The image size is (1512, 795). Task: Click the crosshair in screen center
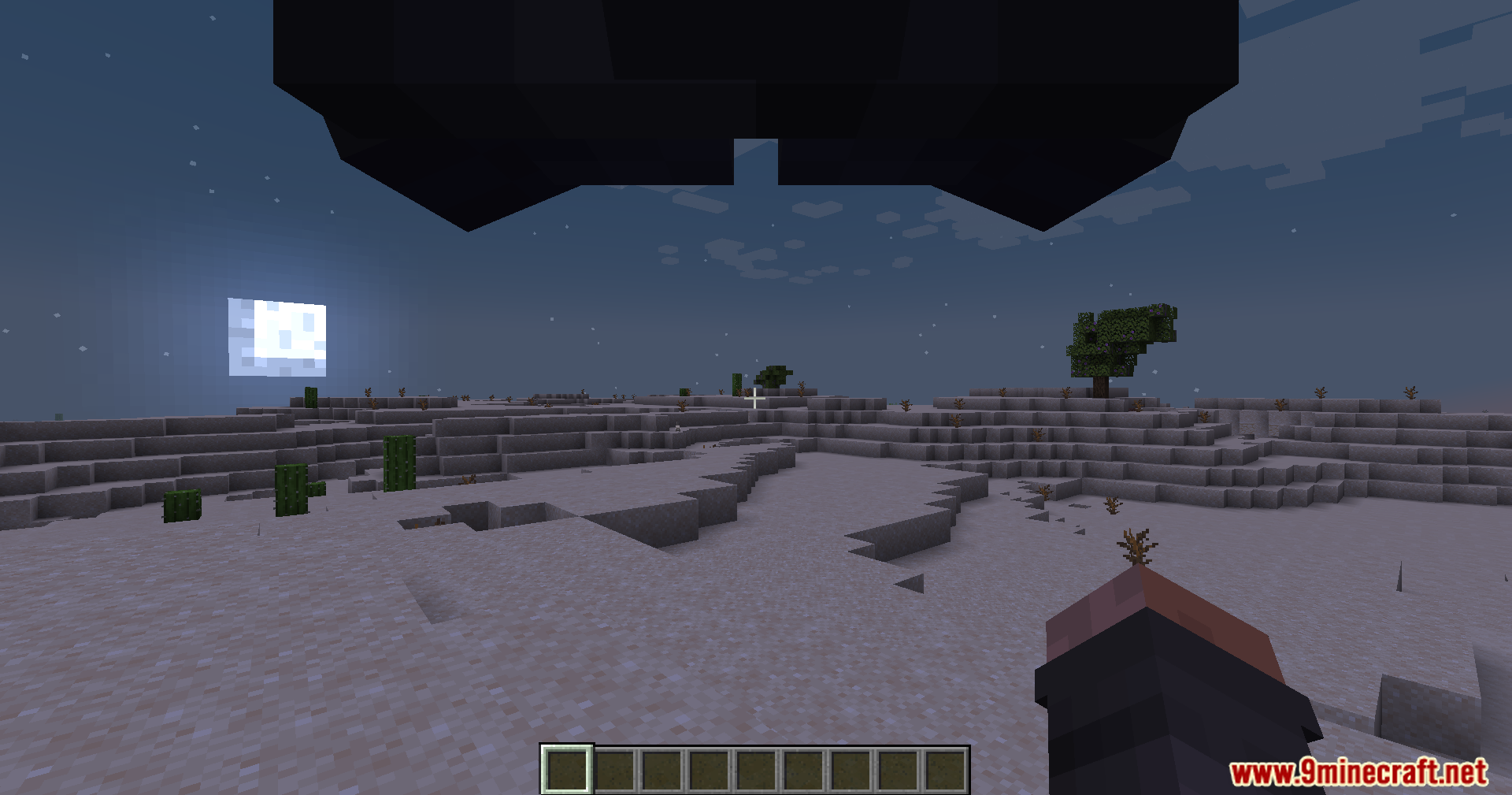(x=755, y=399)
